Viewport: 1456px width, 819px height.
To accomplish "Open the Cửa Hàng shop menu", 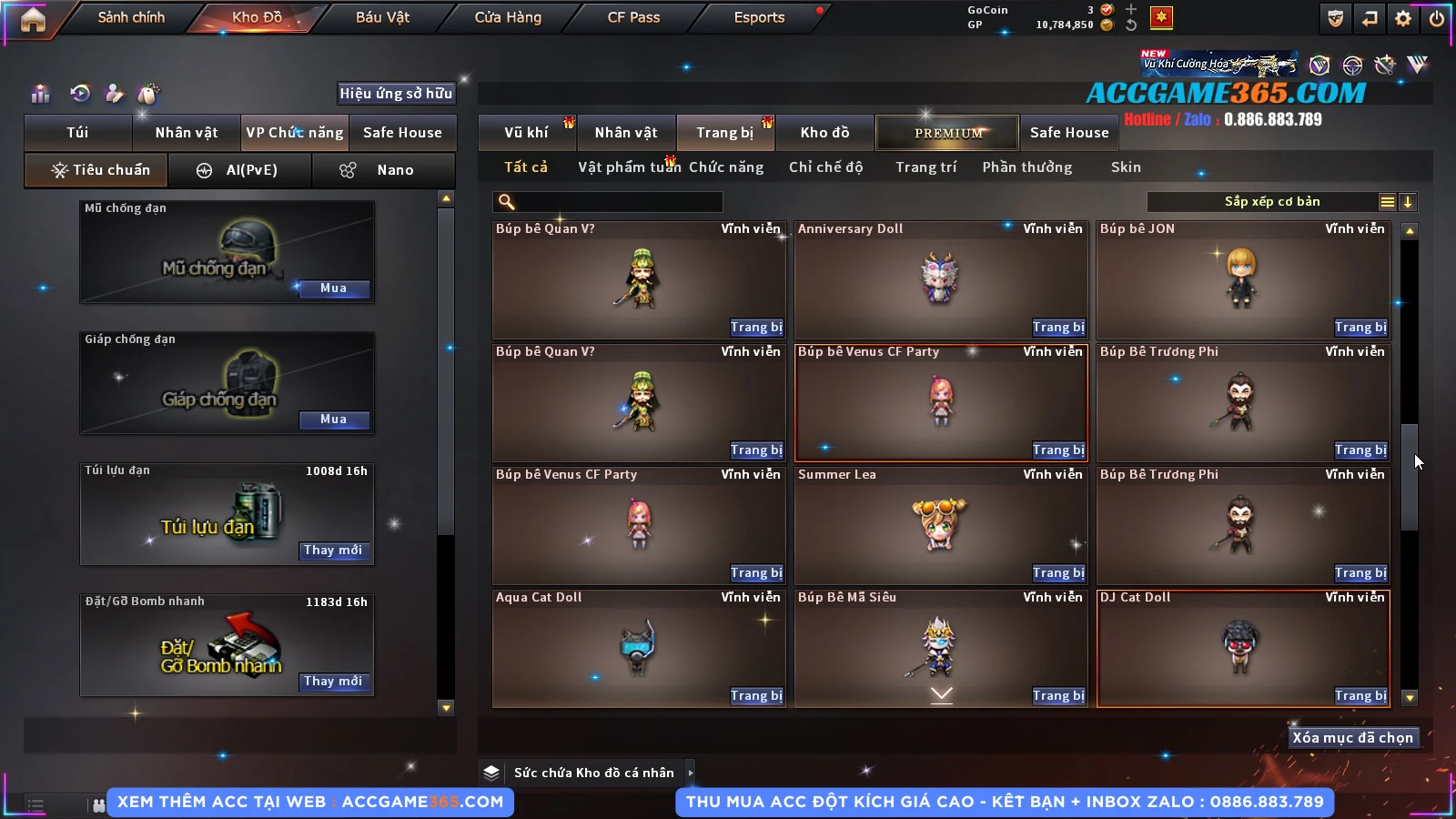I will (508, 17).
